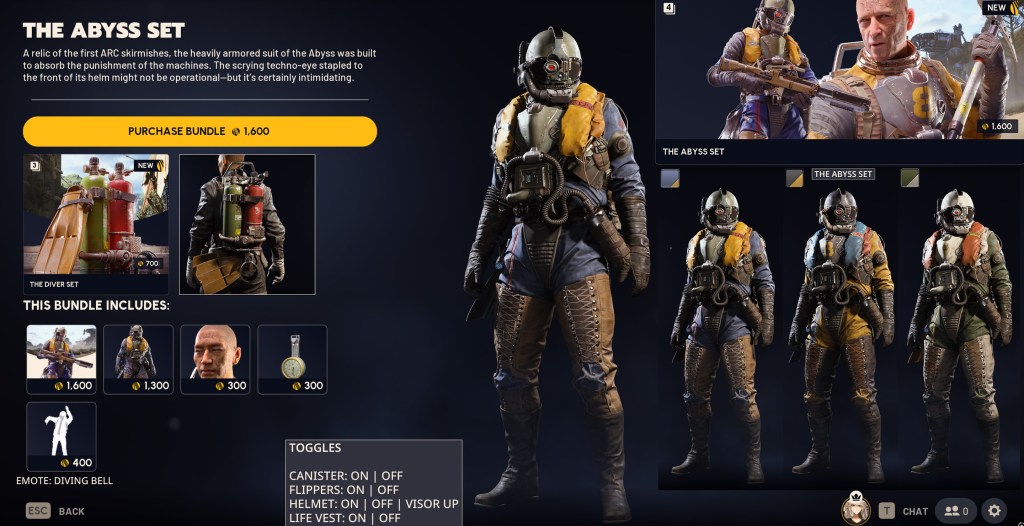
Task: Choose the blue and yellow suit color variant
Action: [716, 330]
